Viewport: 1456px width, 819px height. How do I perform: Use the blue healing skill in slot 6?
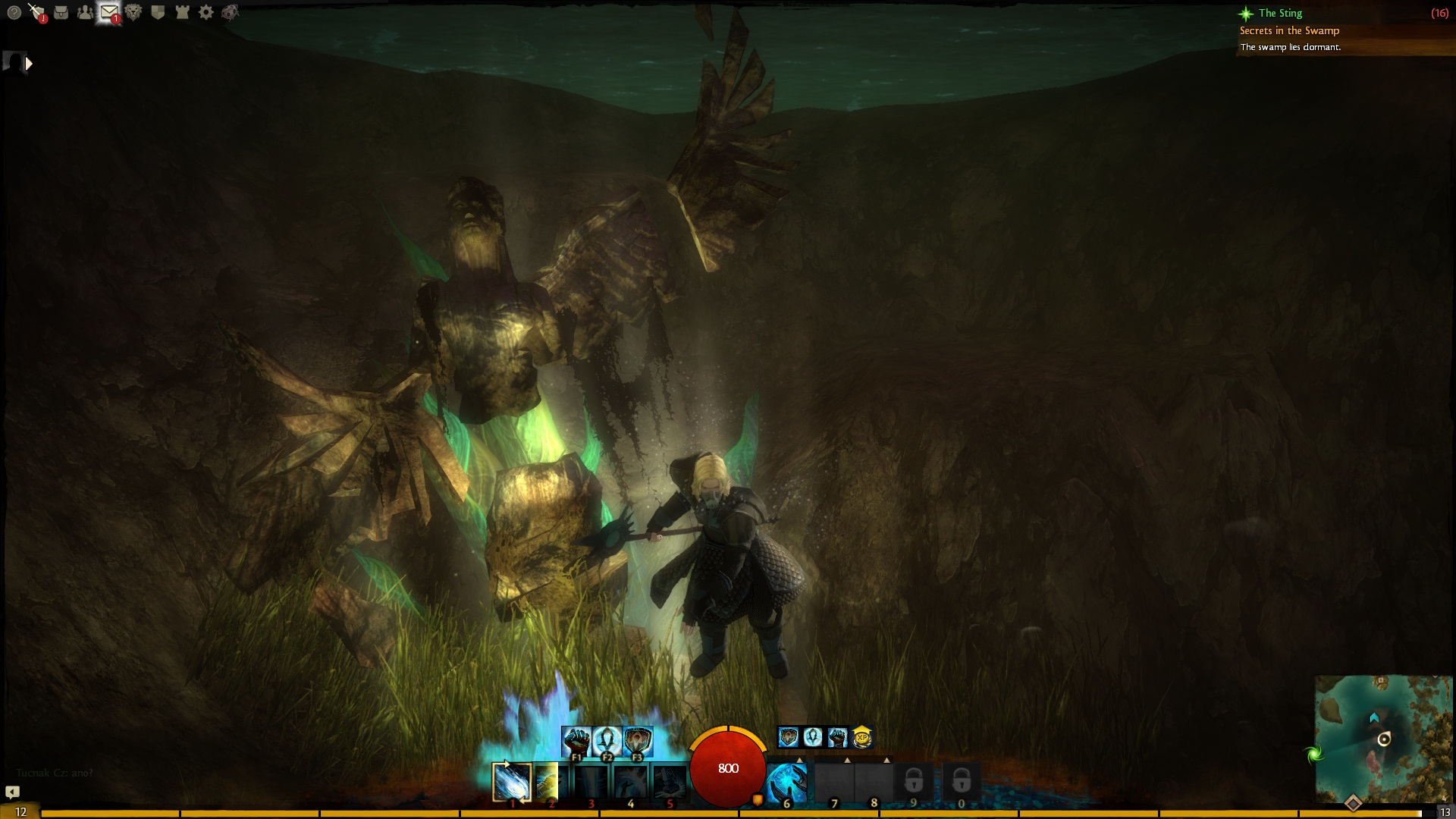tap(786, 782)
